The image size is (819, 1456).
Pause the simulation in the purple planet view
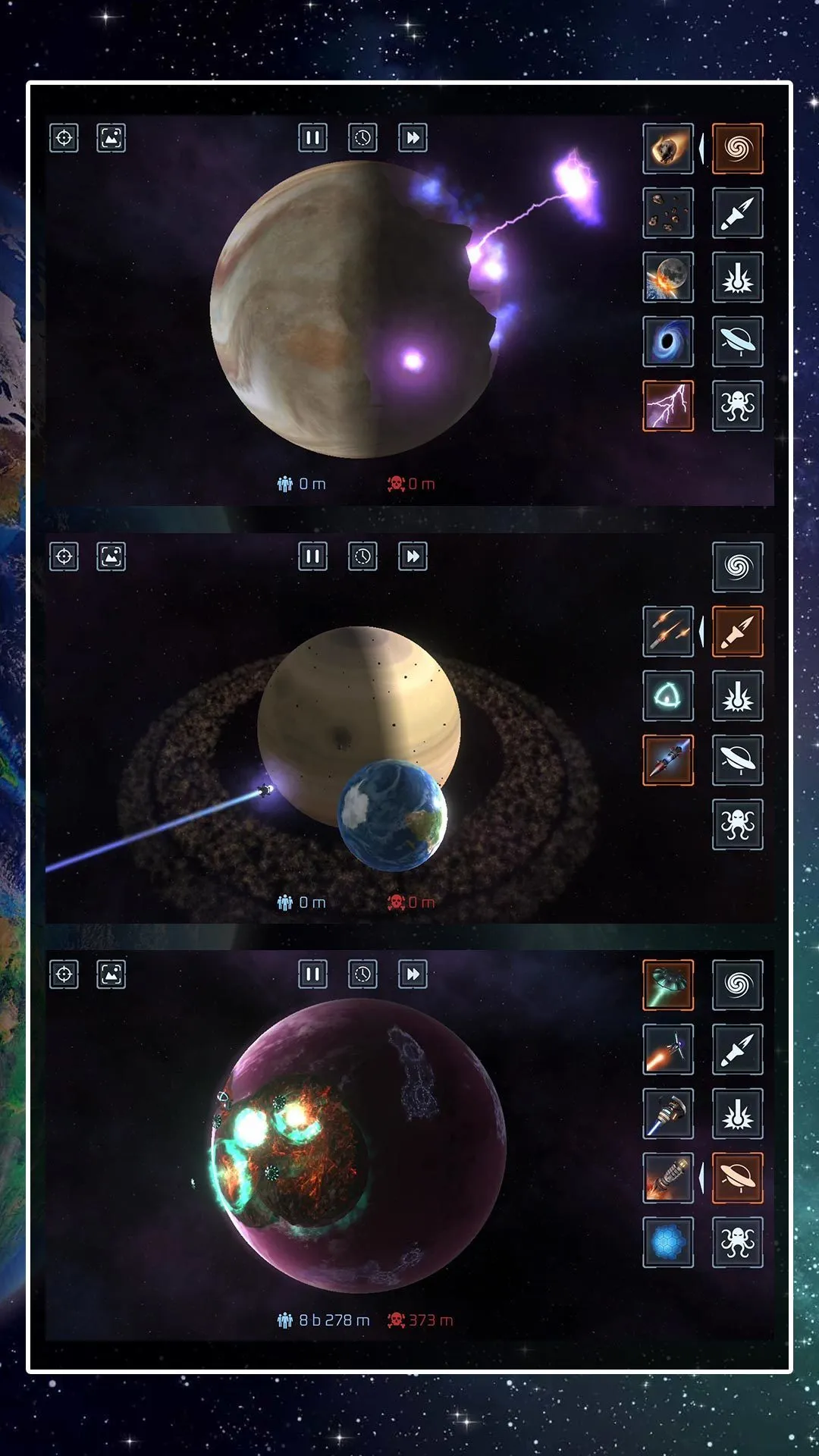point(312,974)
